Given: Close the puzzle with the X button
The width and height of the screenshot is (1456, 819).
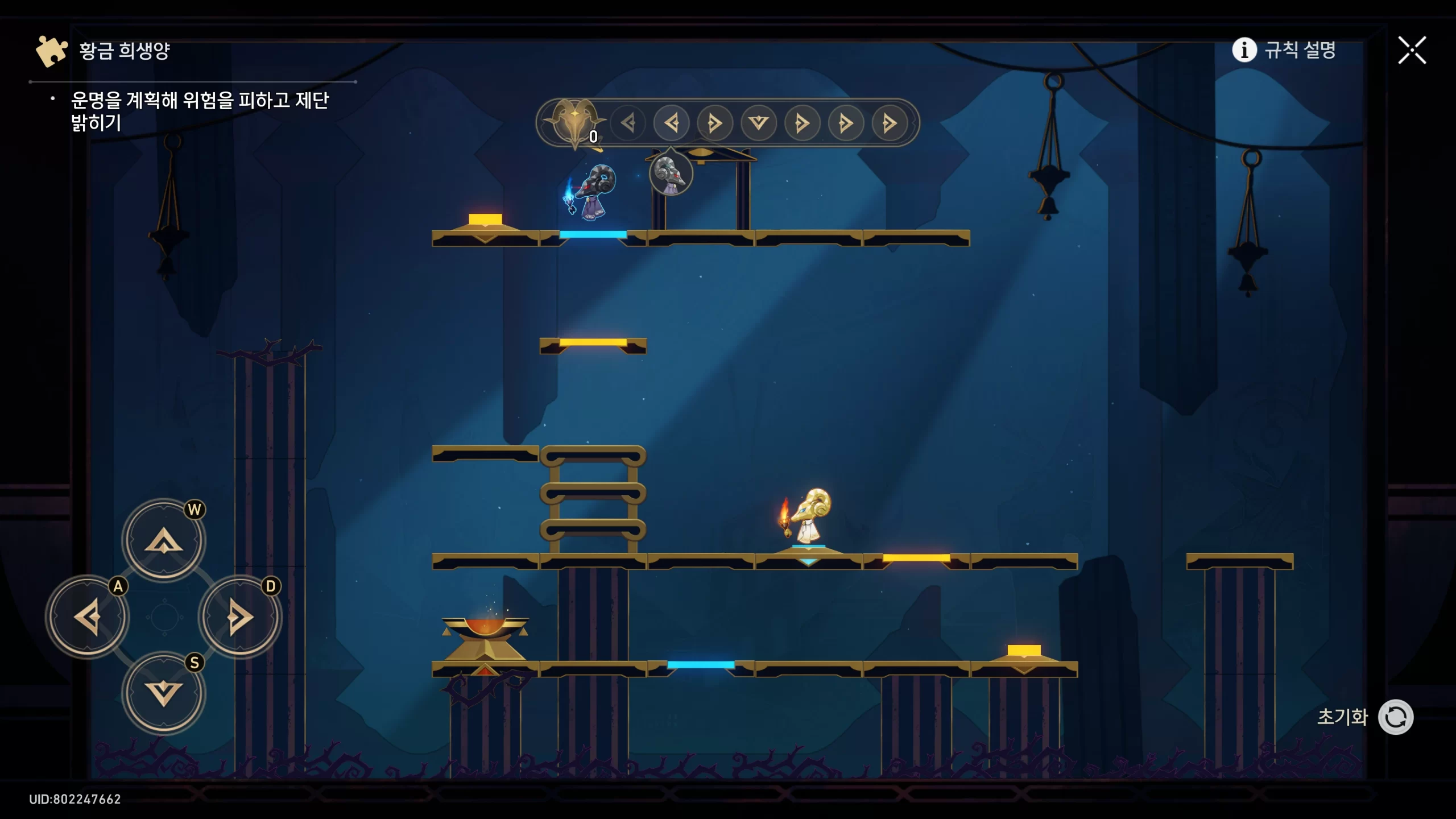Looking at the screenshot, I should click(x=1412, y=51).
